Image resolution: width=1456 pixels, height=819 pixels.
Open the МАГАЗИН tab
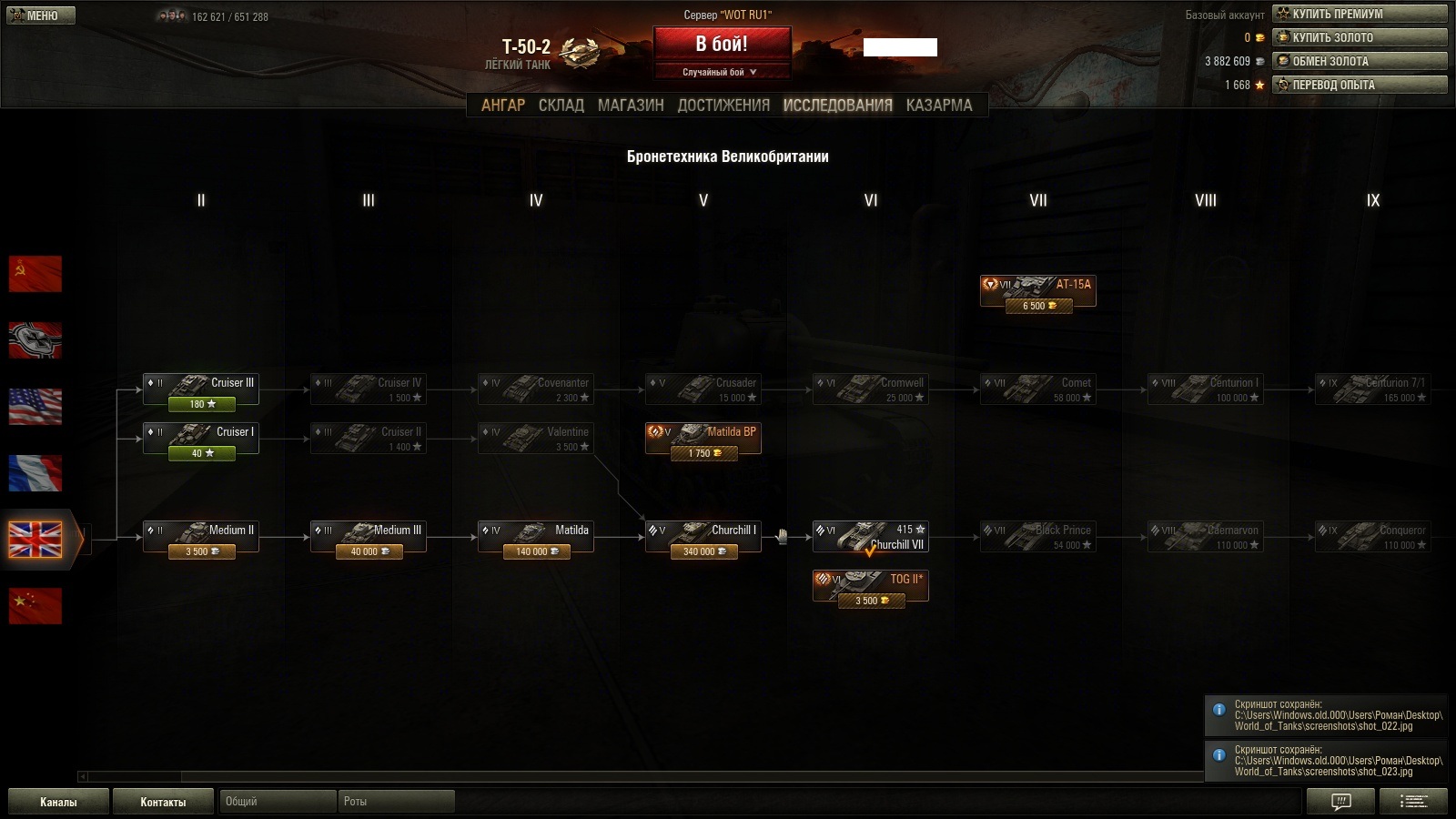[631, 105]
